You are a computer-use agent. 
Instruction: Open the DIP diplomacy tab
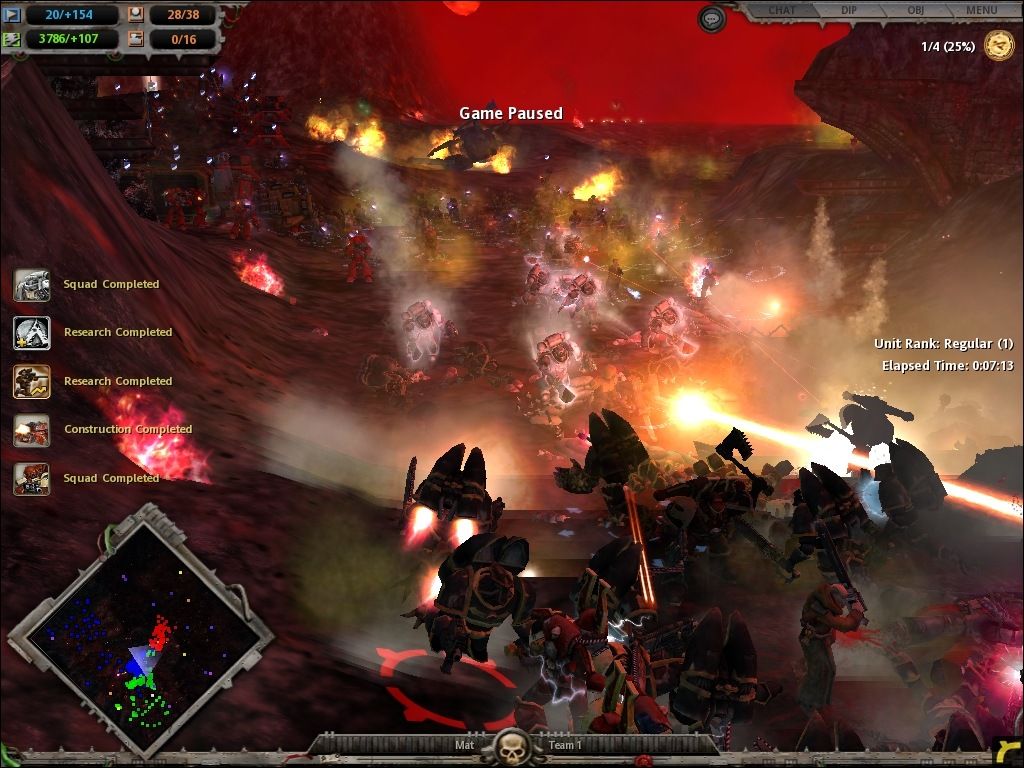pos(848,11)
